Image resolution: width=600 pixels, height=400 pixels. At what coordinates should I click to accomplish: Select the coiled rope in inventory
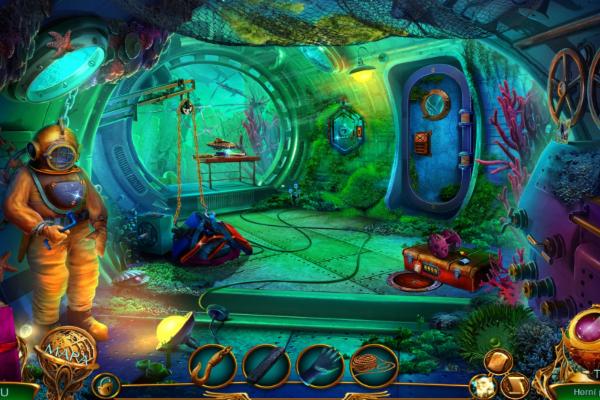pos(374,365)
